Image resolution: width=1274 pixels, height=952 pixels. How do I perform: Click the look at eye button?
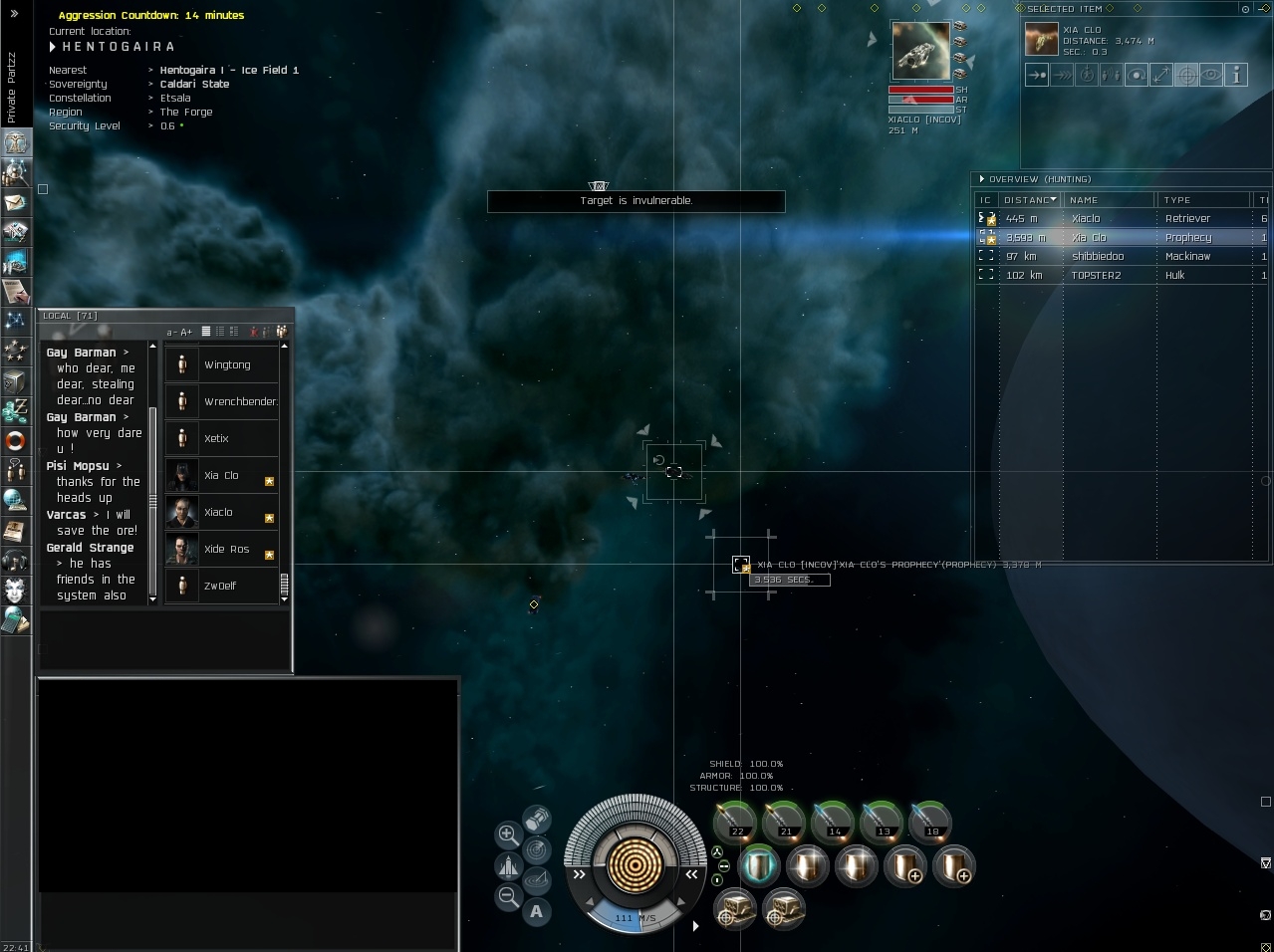(x=1211, y=75)
